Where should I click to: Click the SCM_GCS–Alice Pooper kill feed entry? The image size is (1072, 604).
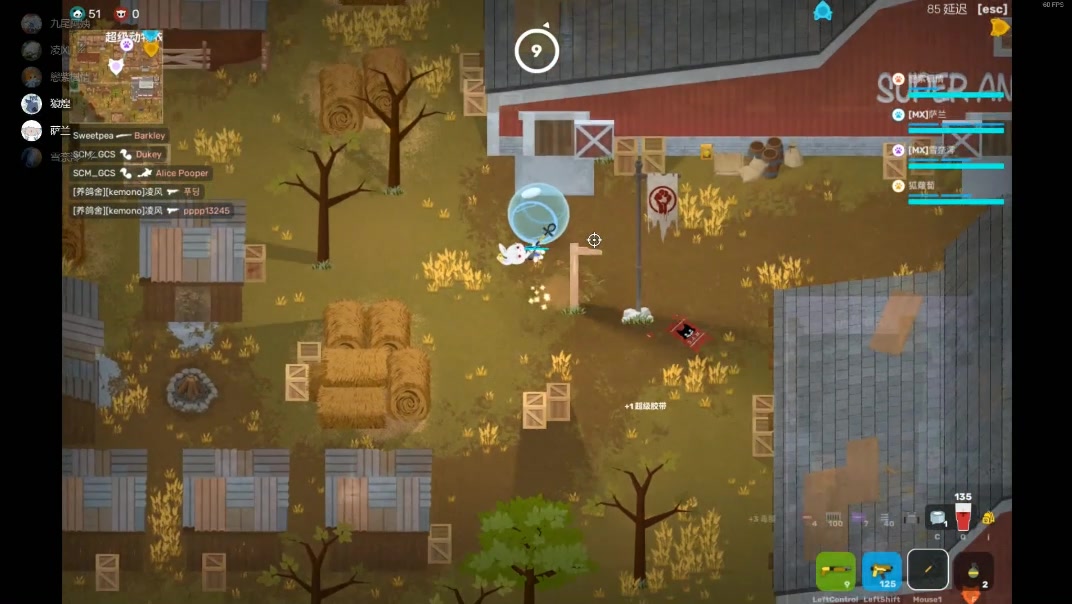coord(140,173)
